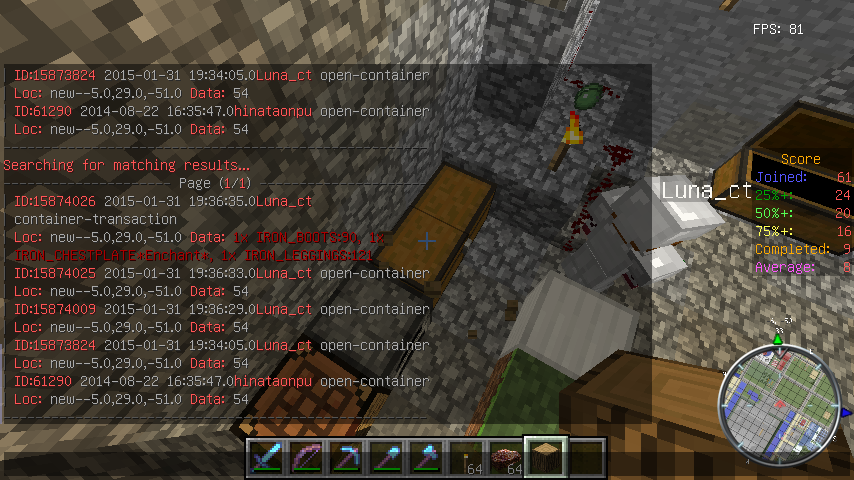Image resolution: width=854 pixels, height=480 pixels.
Task: Select the torch stack hotbar slot
Action: (x=467, y=458)
